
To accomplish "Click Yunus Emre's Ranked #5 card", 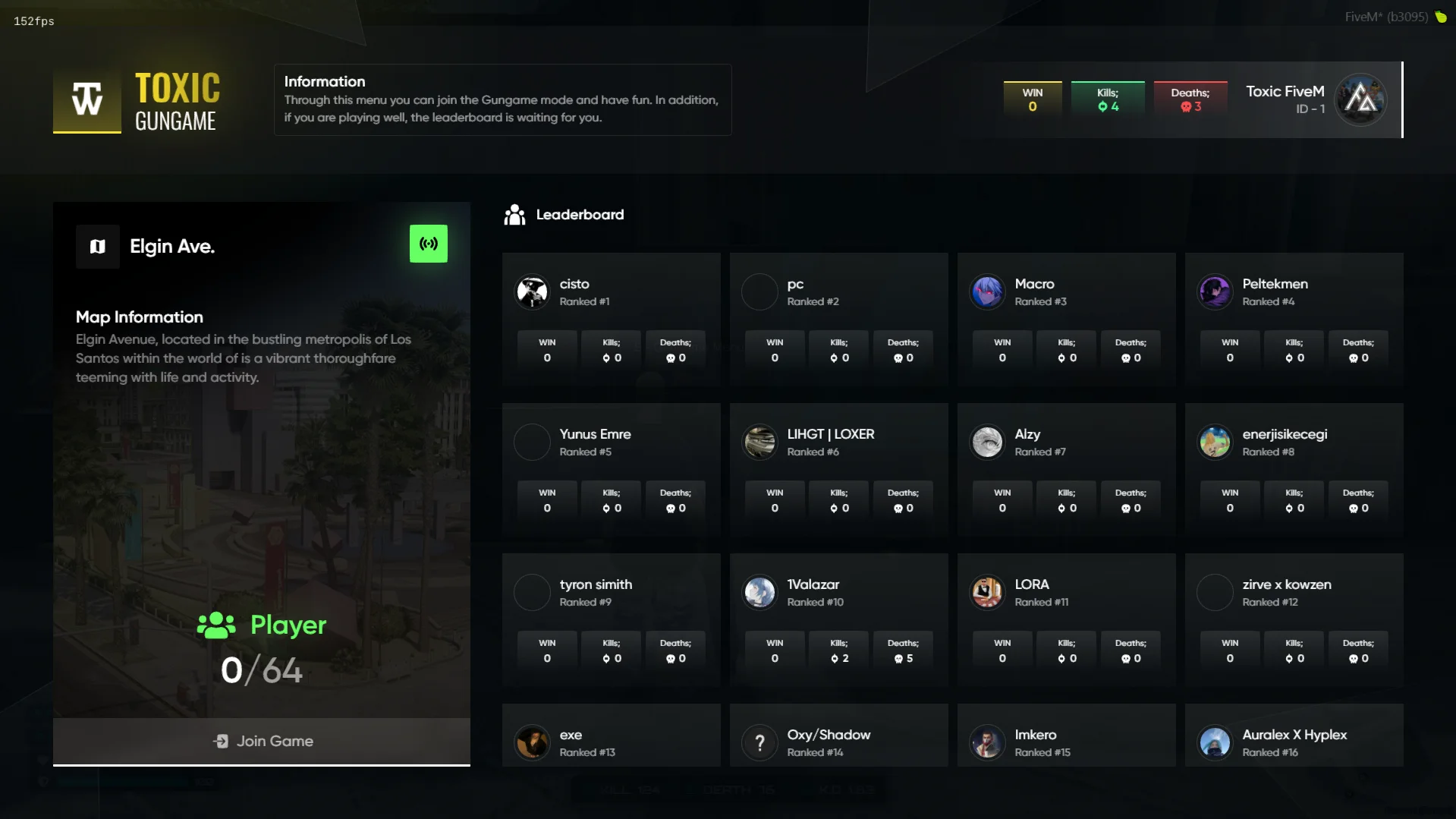I will click(611, 469).
